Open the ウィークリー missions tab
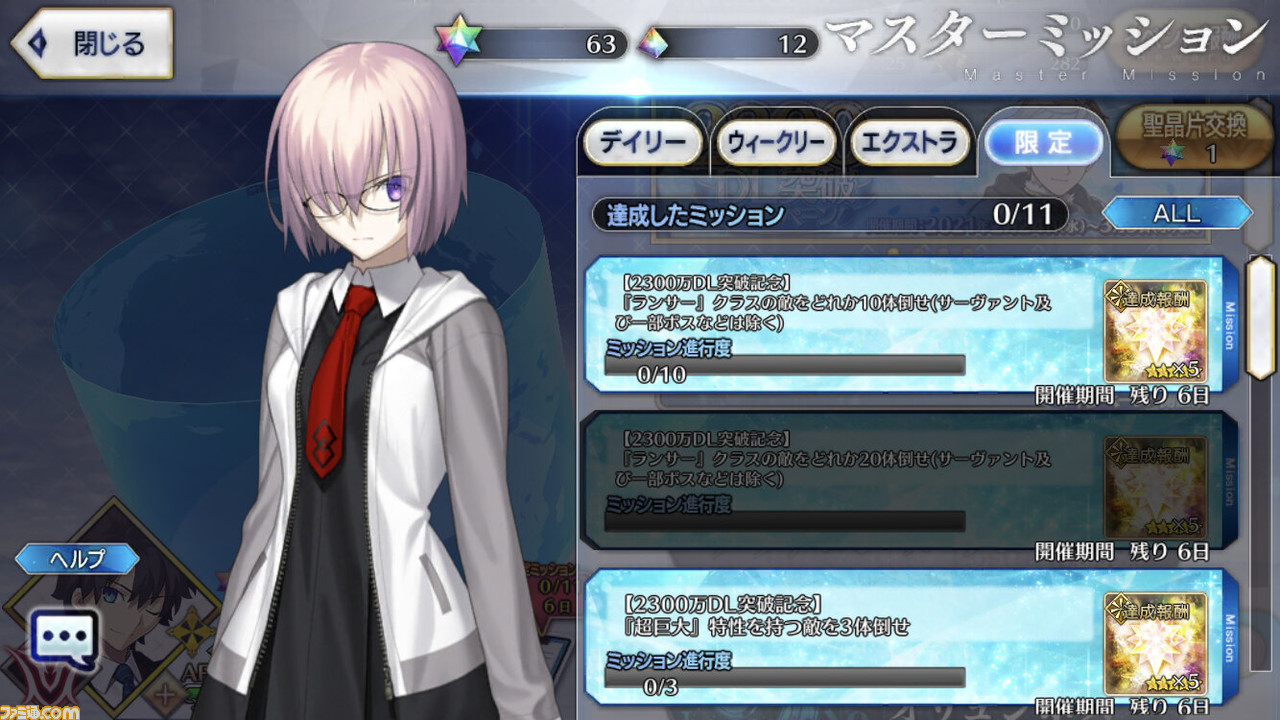The image size is (1280, 720). coord(776,143)
